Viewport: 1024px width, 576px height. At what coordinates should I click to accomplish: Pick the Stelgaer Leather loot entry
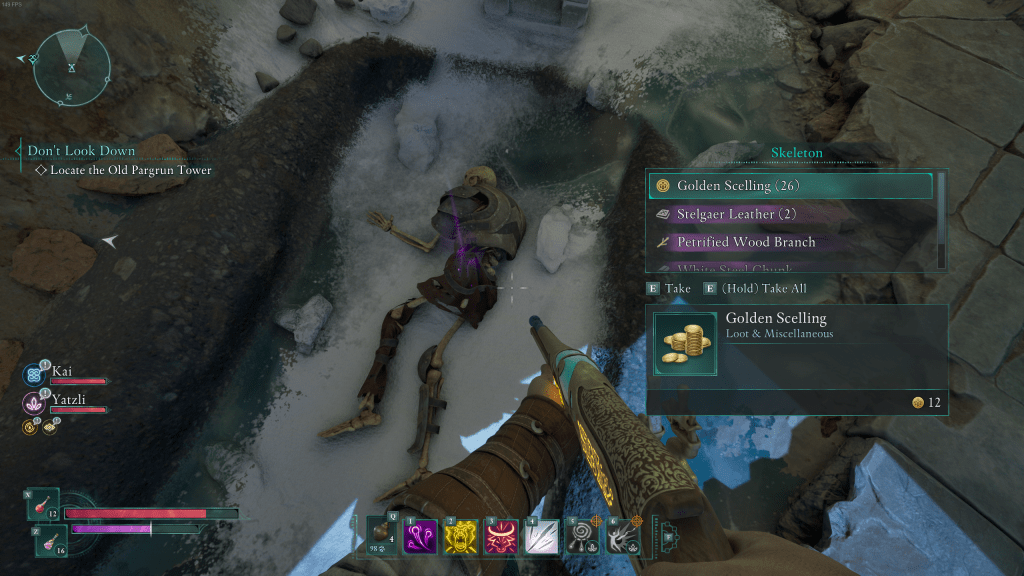pos(790,214)
